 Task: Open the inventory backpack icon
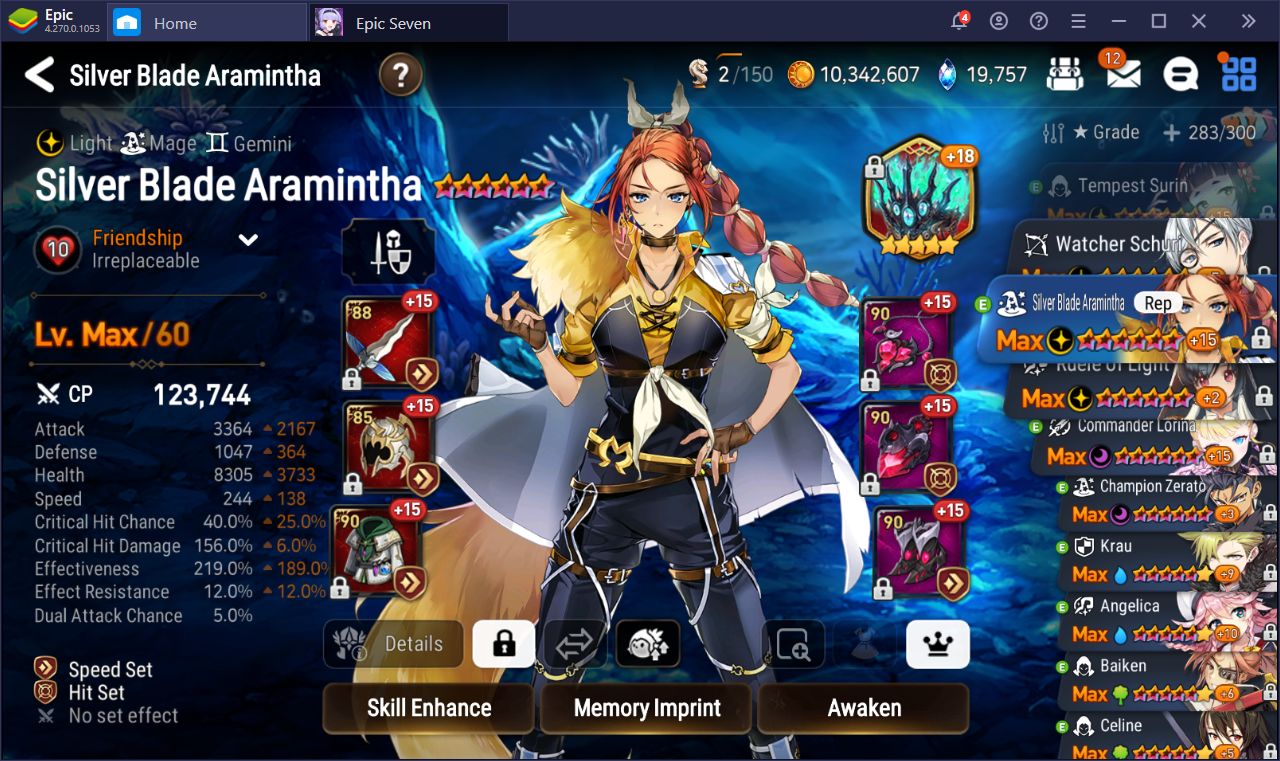point(1064,73)
